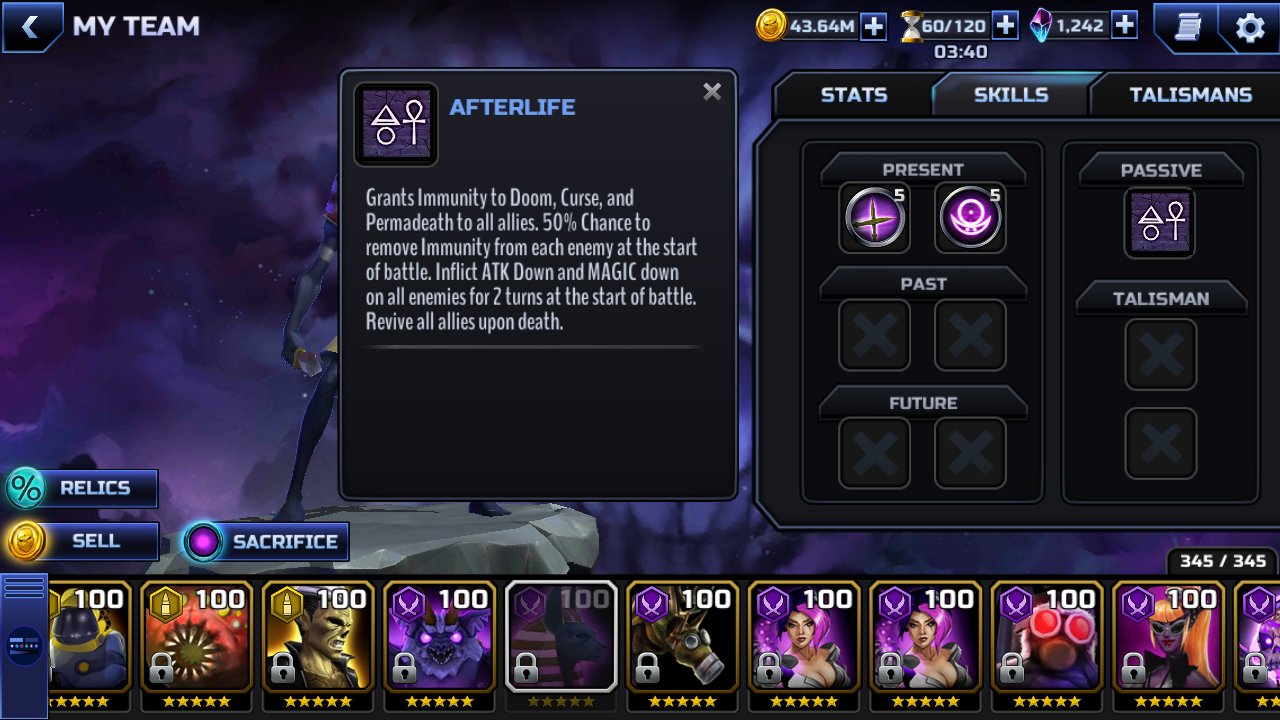Pick the red-goggled character portrait
The image size is (1280, 720).
point(1046,638)
